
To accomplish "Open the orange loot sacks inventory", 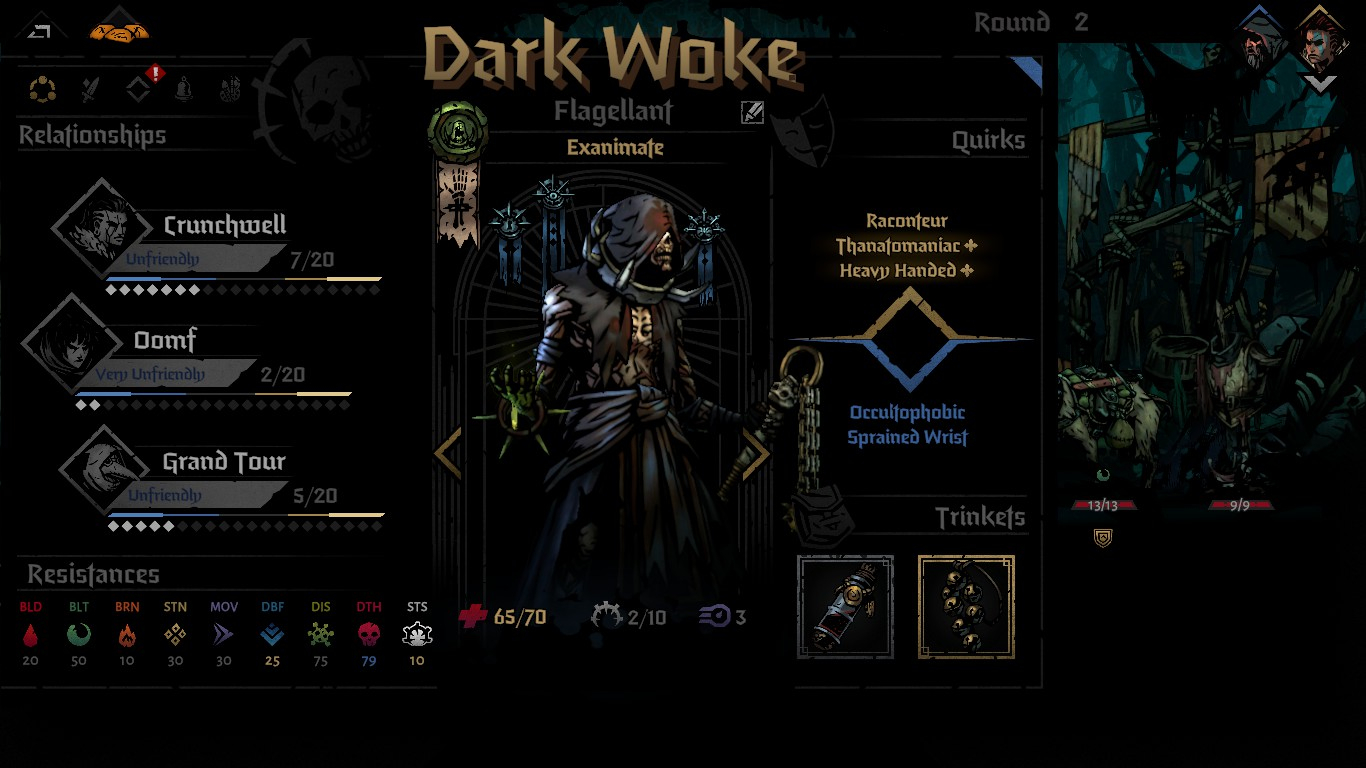I will click(x=118, y=31).
